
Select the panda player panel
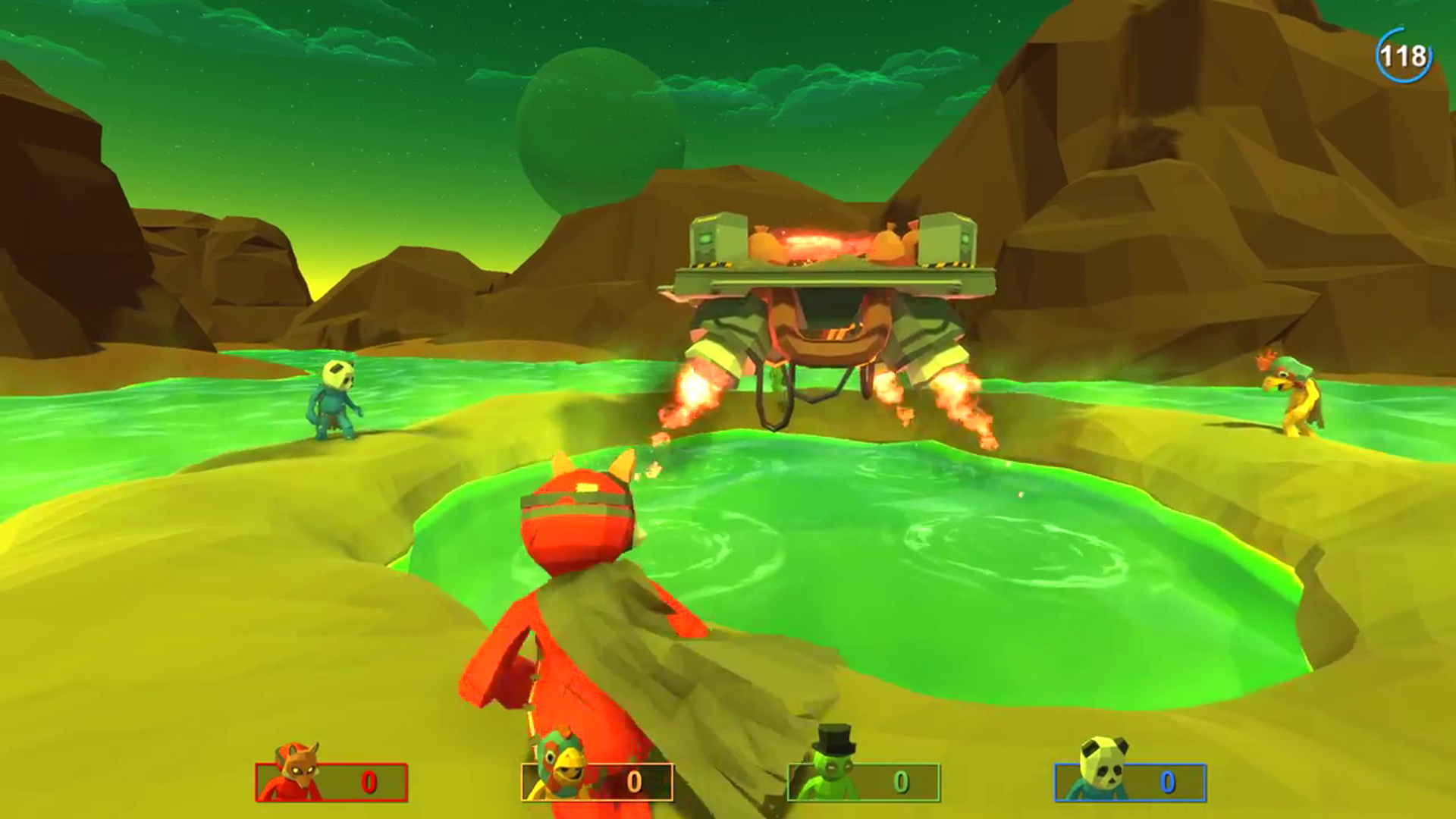point(1130,782)
